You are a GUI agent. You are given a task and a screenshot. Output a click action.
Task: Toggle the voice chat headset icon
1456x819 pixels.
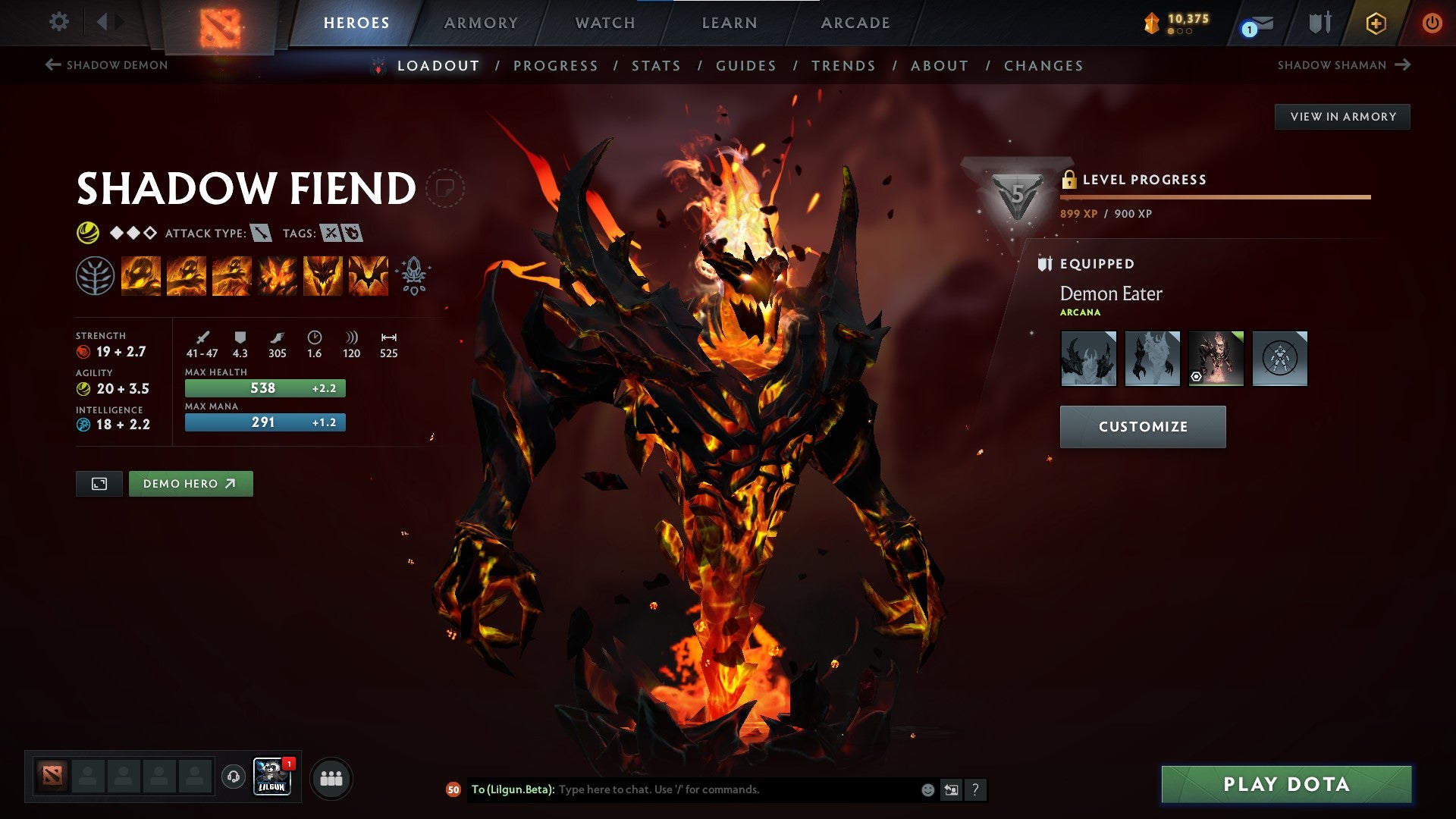[x=233, y=777]
